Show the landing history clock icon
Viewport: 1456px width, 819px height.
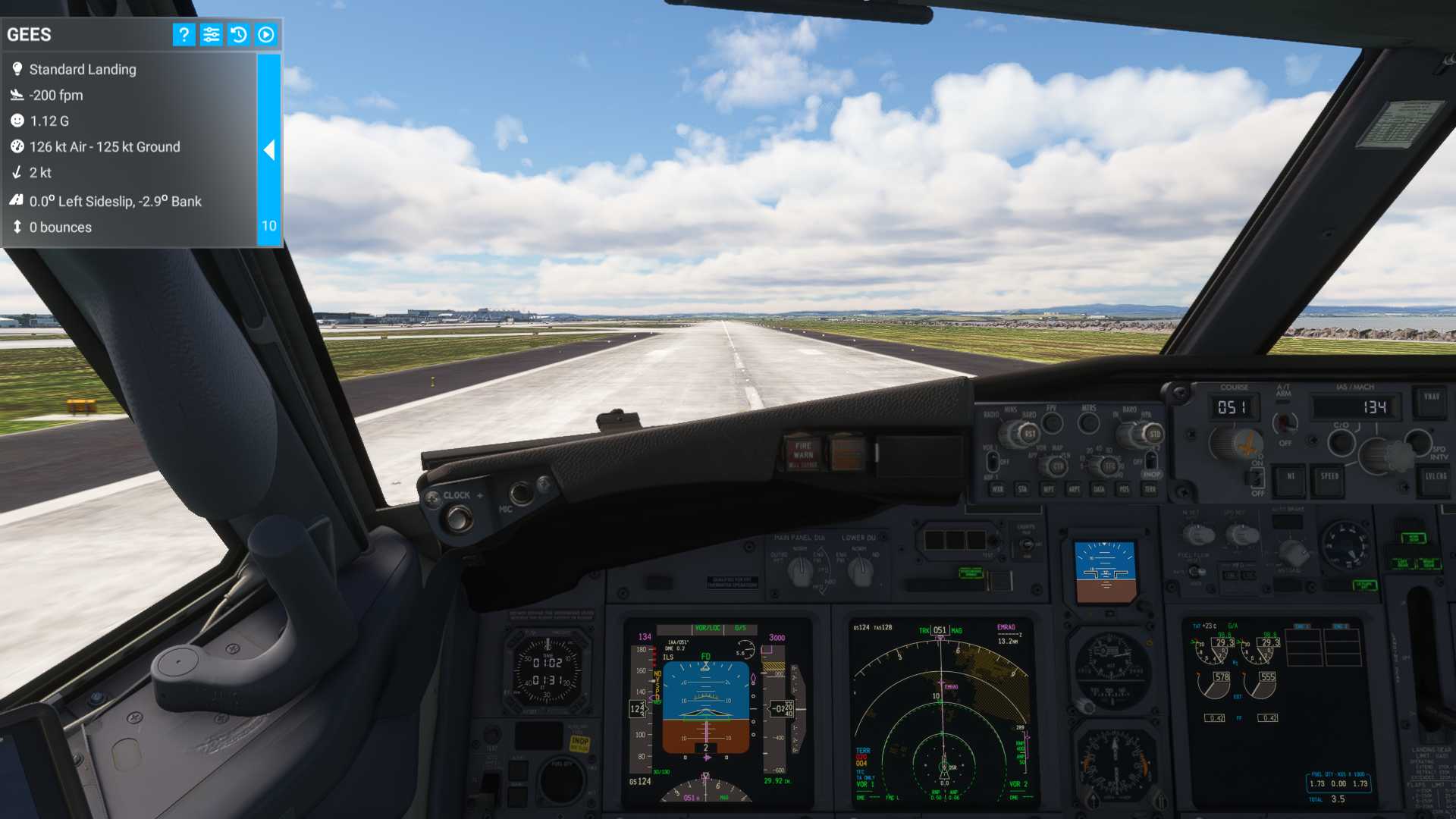click(x=238, y=34)
